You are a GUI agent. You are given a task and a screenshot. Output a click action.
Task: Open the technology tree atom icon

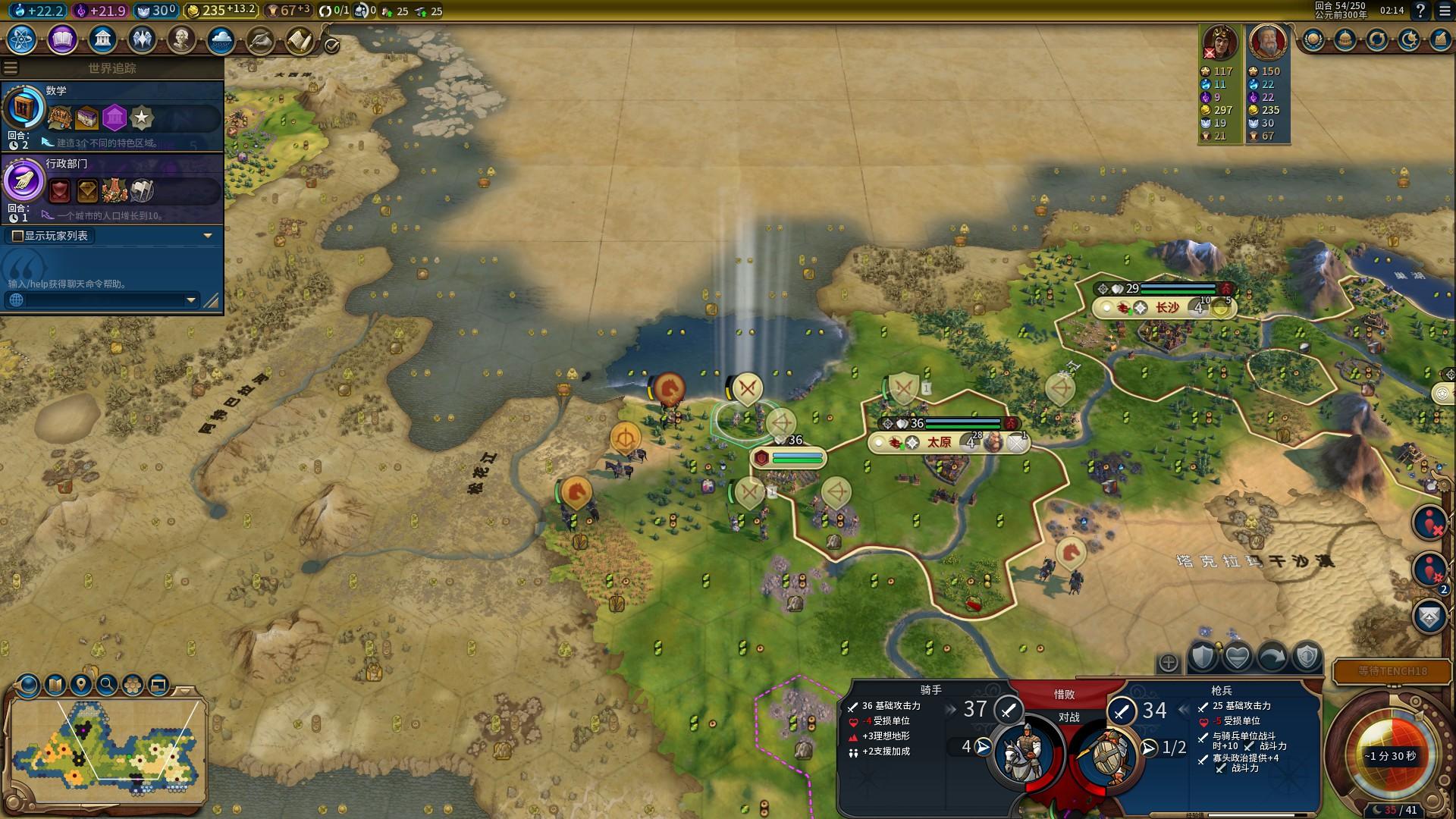[x=21, y=39]
